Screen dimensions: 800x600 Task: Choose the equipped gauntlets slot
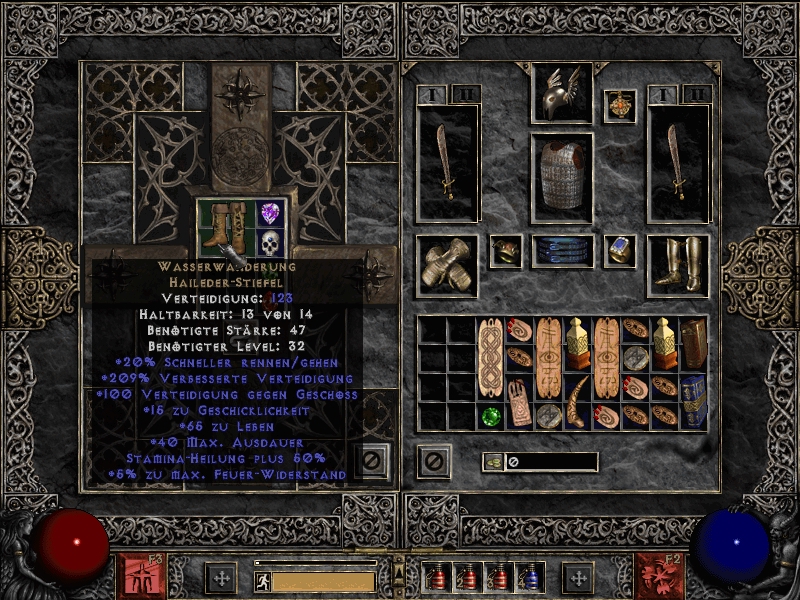pyautogui.click(x=446, y=266)
